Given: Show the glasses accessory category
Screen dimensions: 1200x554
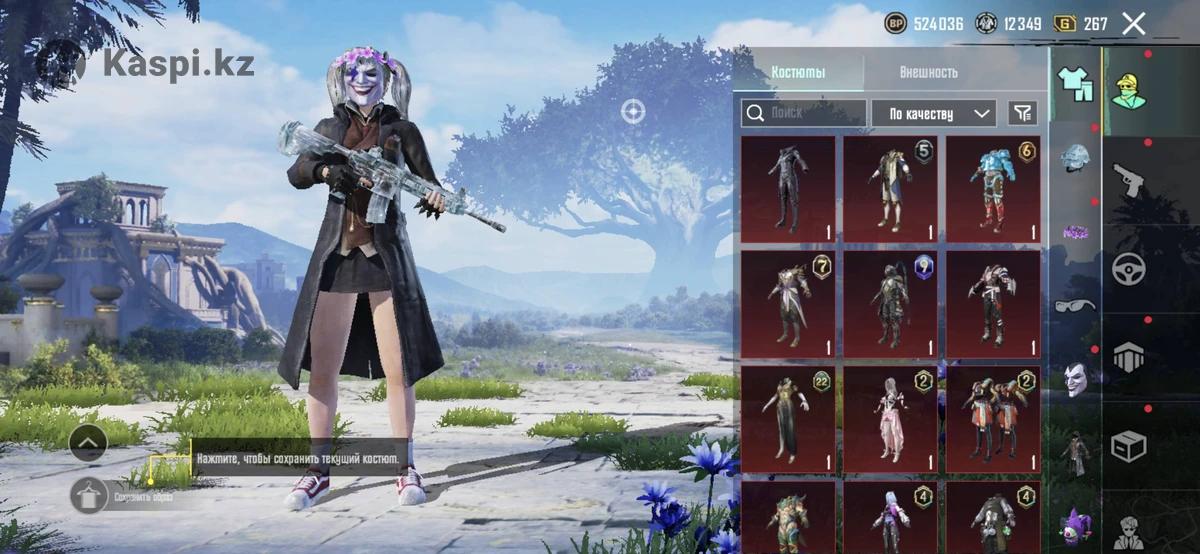Looking at the screenshot, I should click(1075, 304).
